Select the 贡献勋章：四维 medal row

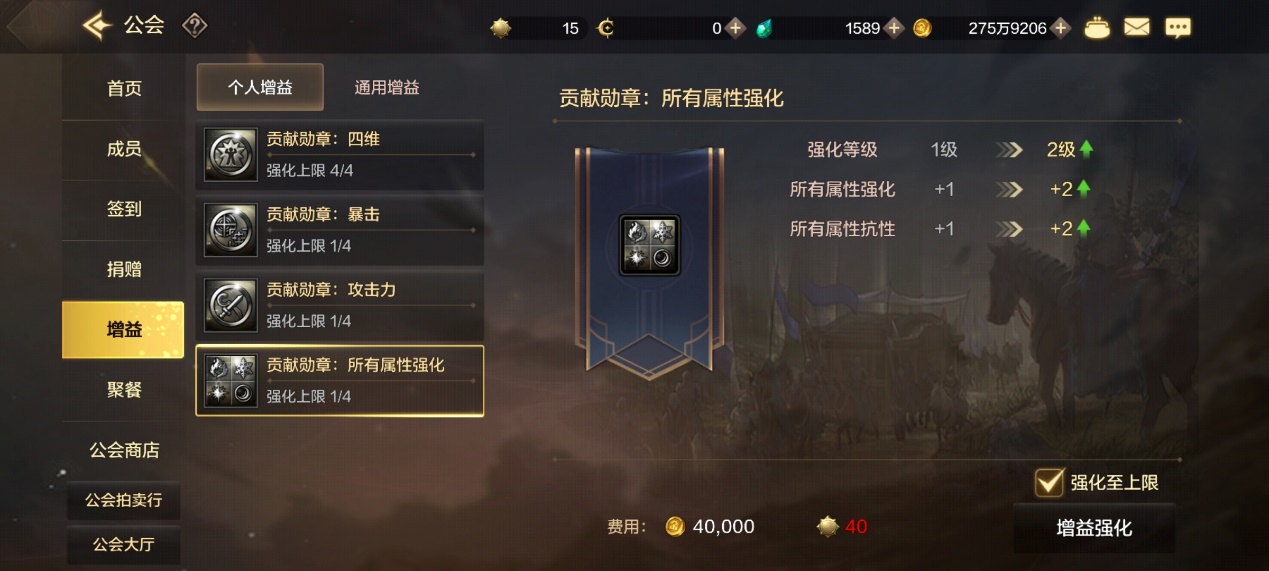pos(340,155)
